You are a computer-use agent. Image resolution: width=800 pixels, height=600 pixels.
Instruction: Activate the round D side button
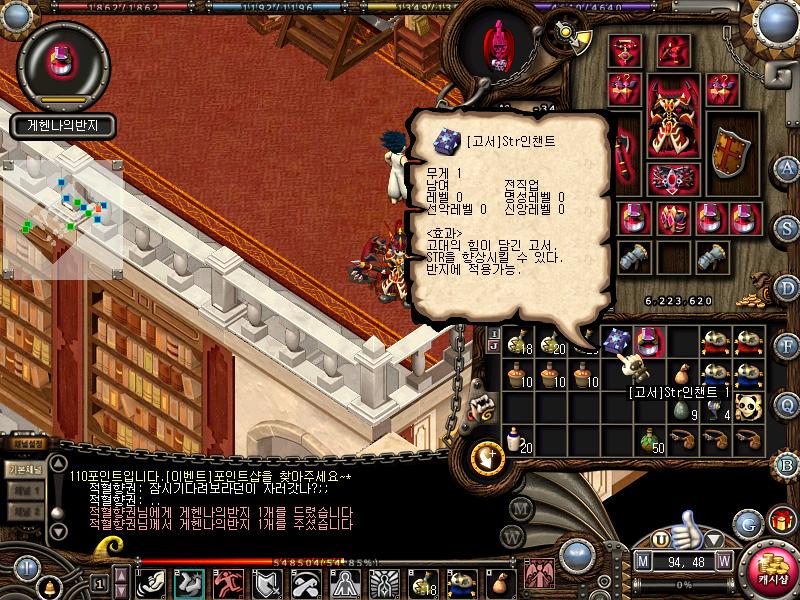click(x=788, y=287)
